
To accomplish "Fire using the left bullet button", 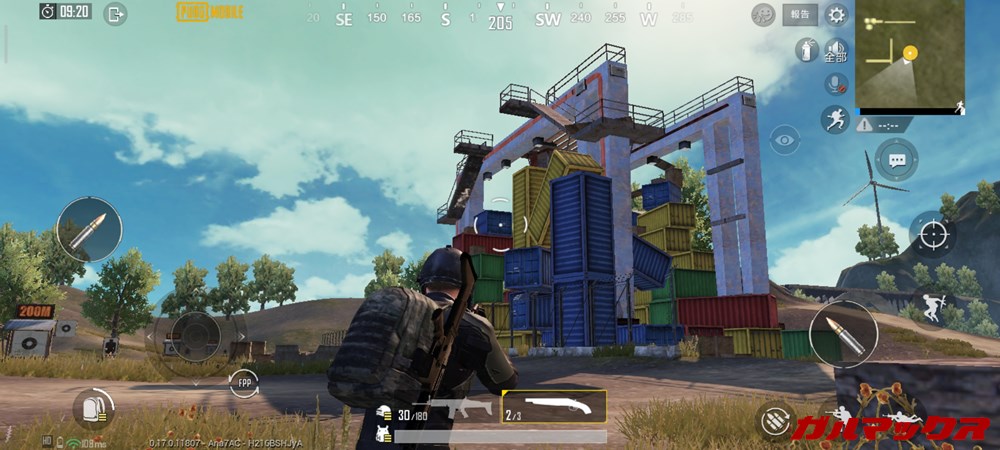I will click(x=89, y=230).
